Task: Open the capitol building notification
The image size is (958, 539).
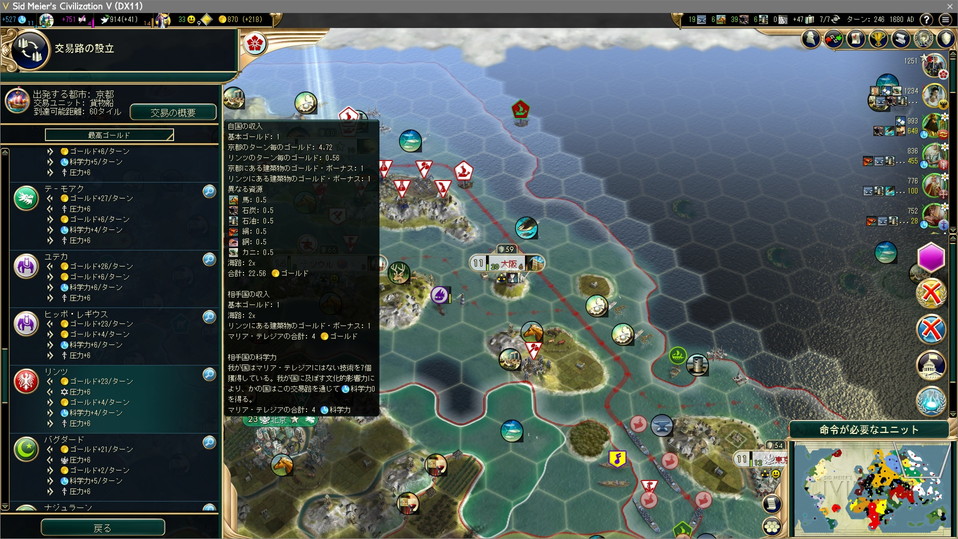Action: click(x=931, y=365)
